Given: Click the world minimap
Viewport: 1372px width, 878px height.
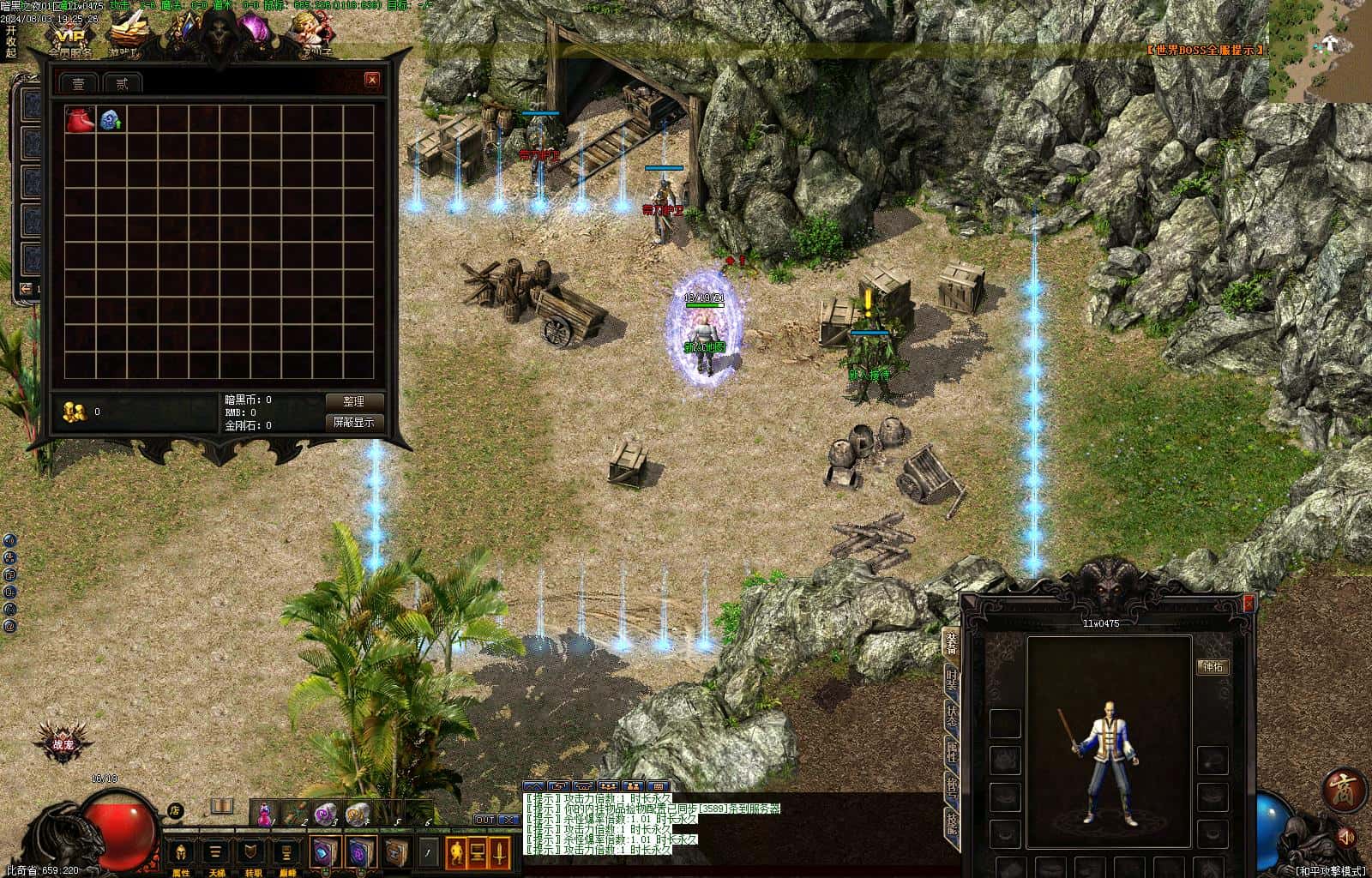Looking at the screenshot, I should [1320, 51].
